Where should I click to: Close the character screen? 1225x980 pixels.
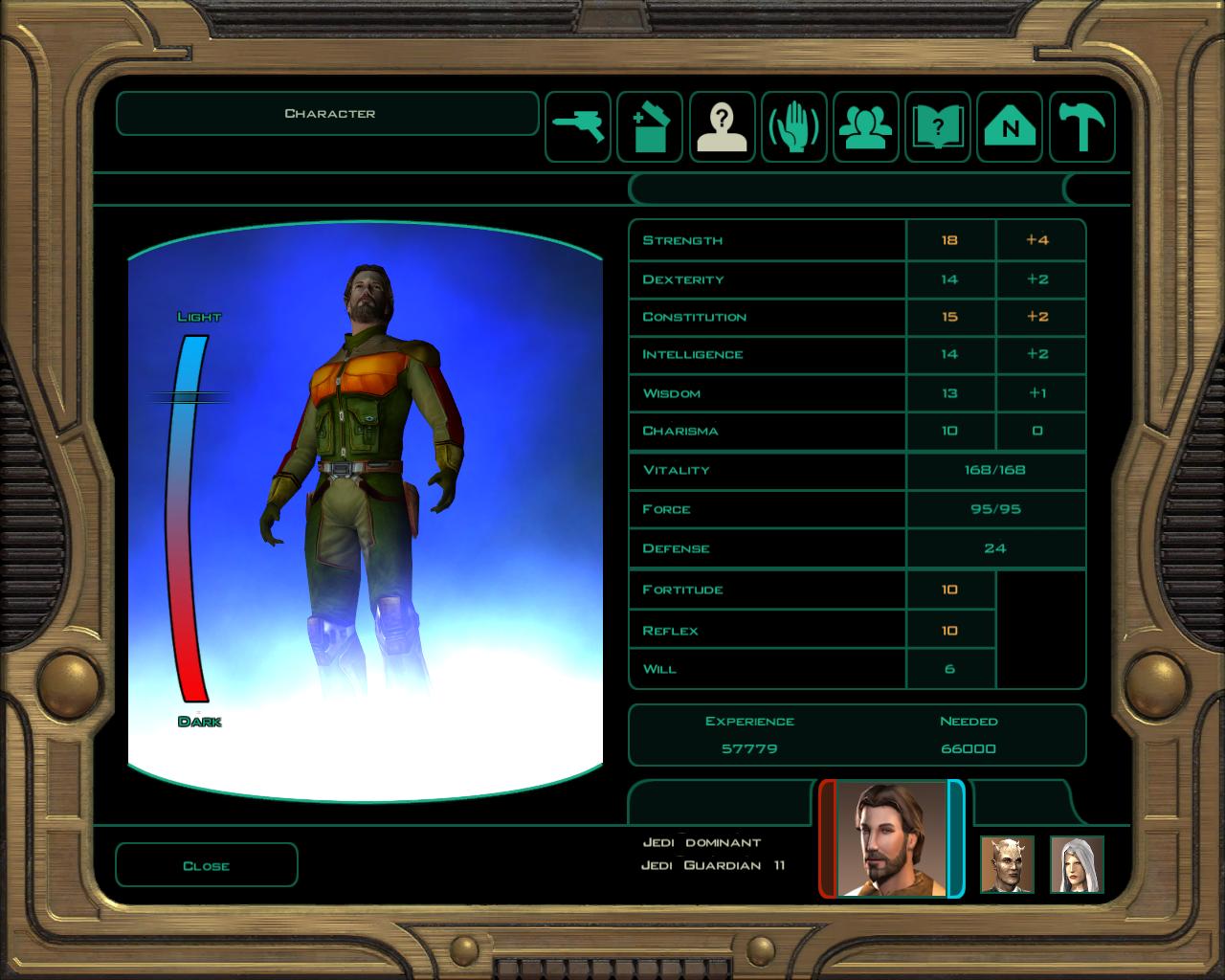206,865
